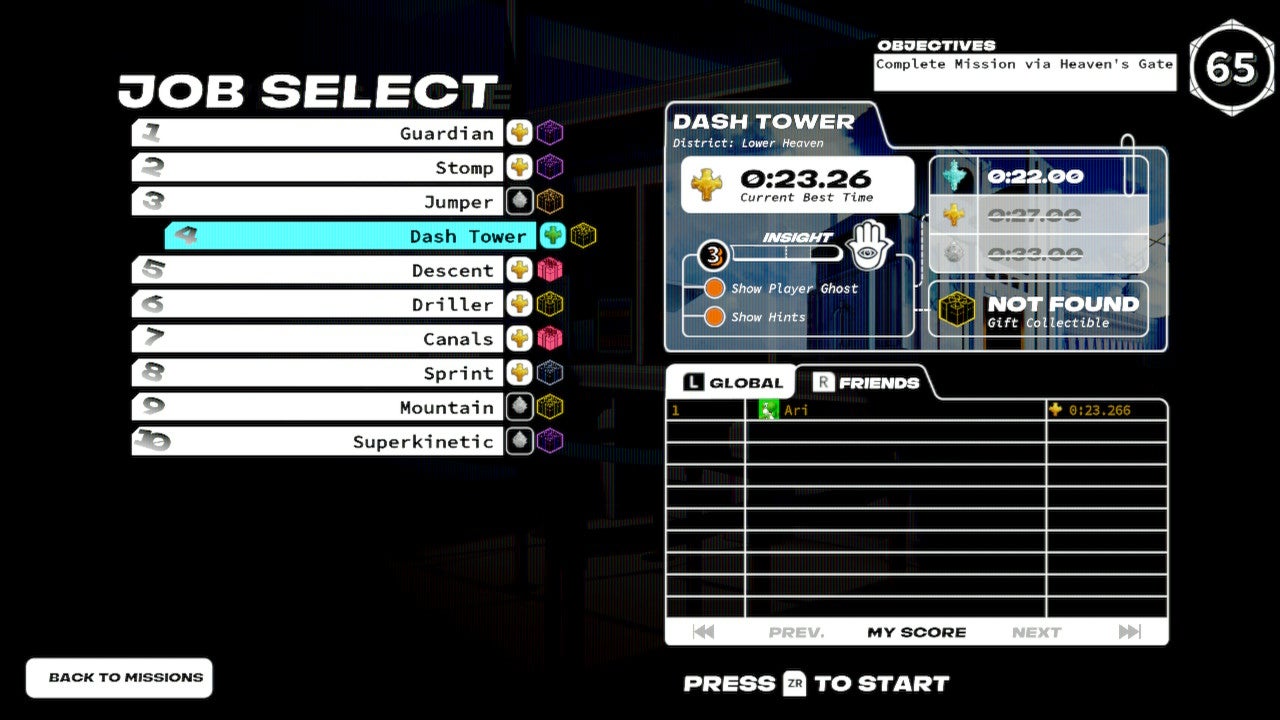Click the hamsa Insight eye icon
This screenshot has height=720, width=1280.
click(869, 245)
